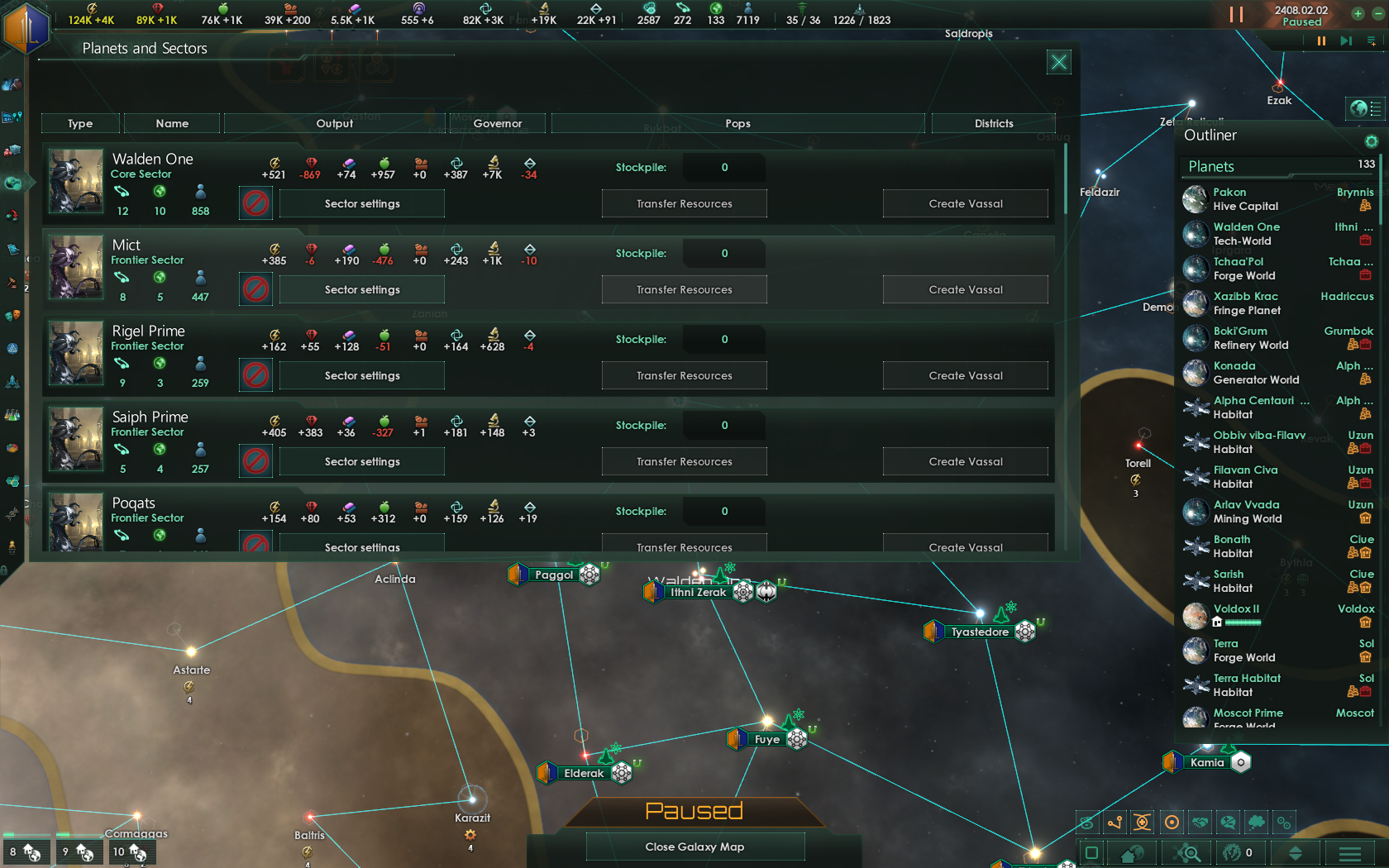Open the galaxy search magnifier tool
The image size is (1389, 868).
[1188, 852]
